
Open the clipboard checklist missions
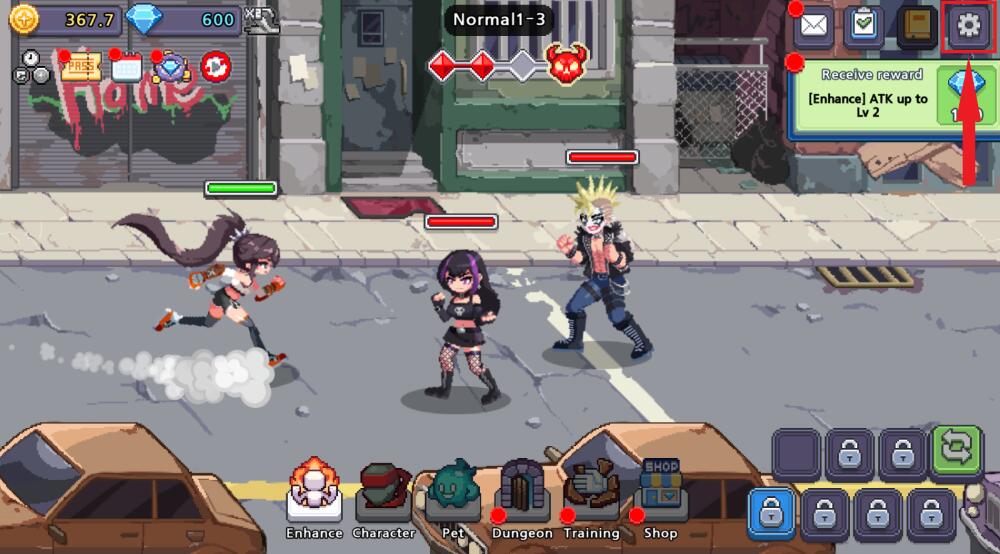pos(864,27)
